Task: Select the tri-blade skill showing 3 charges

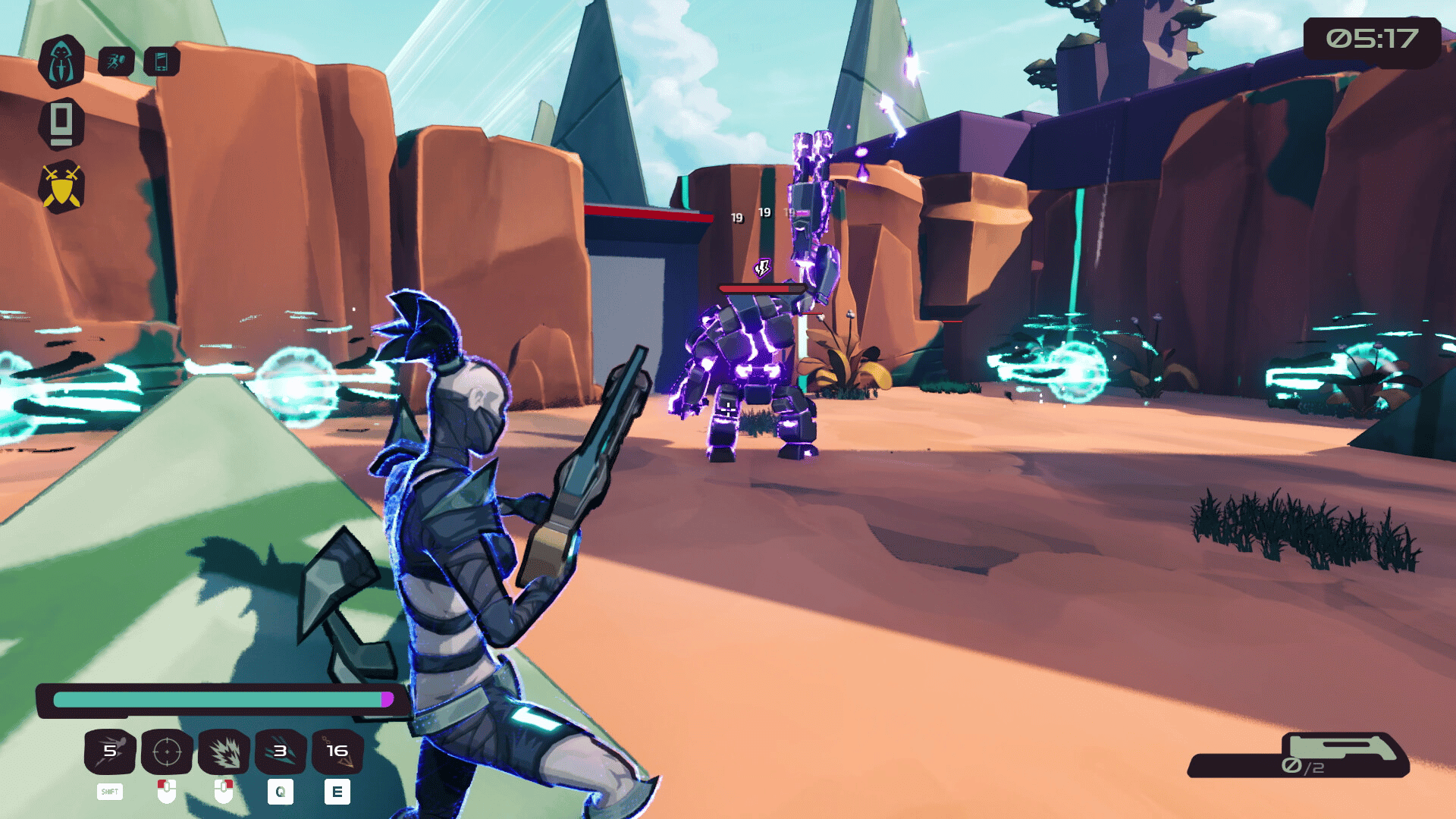Action: pyautogui.click(x=280, y=752)
